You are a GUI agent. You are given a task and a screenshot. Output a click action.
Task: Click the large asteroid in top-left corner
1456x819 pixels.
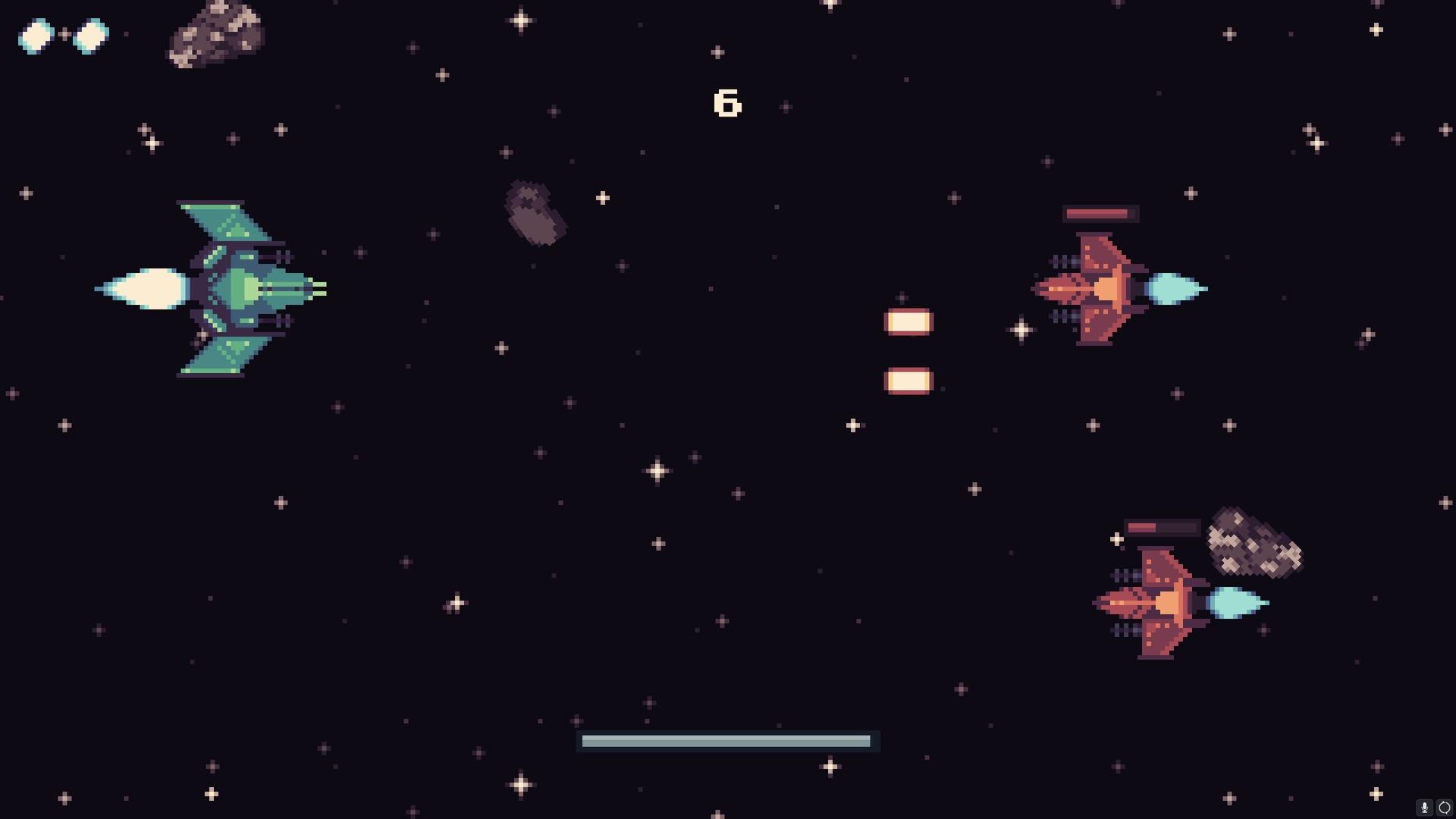click(216, 34)
